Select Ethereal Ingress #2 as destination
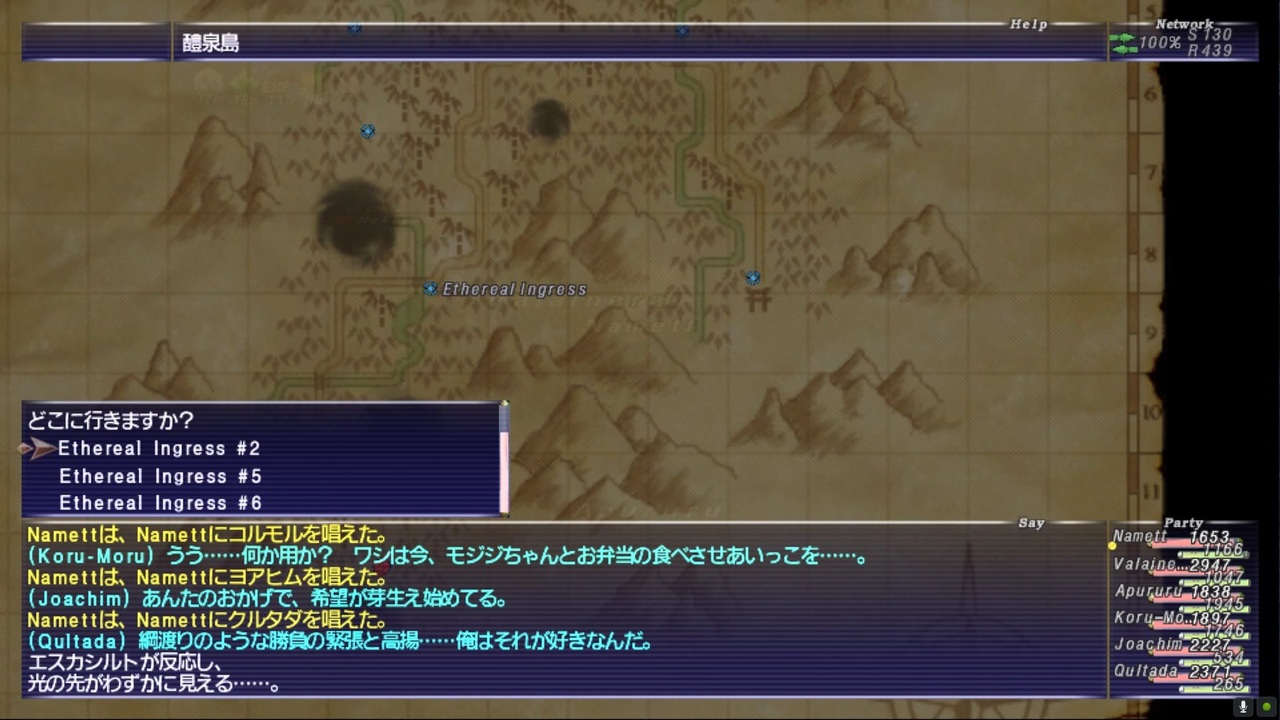1280x720 pixels. point(159,448)
